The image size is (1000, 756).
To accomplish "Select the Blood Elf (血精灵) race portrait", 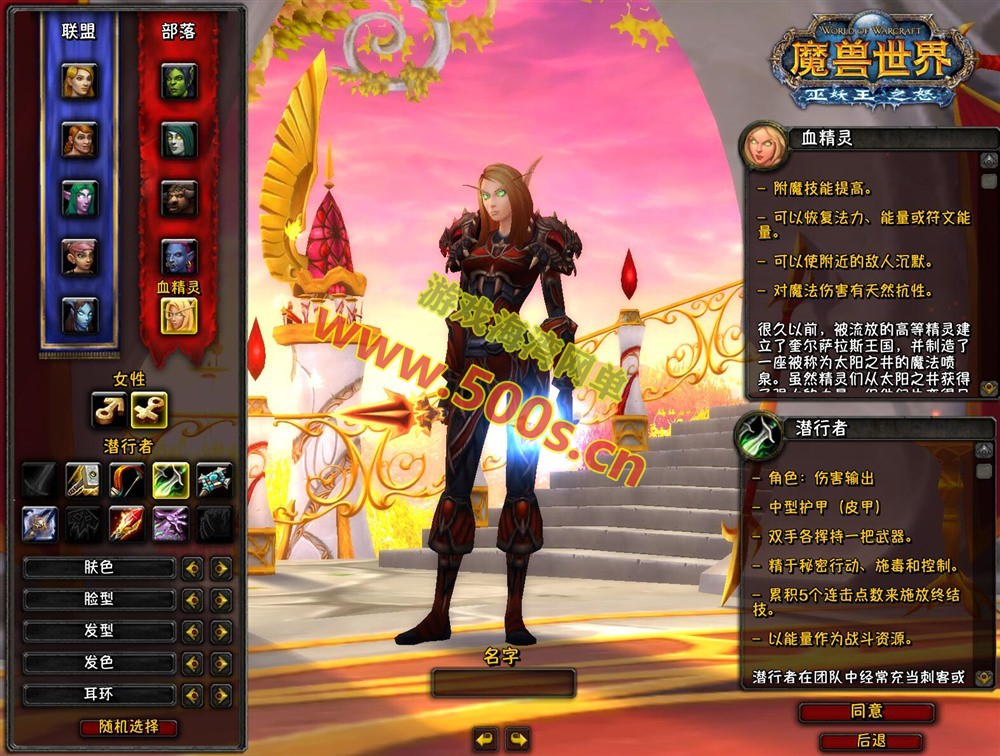I will click(x=179, y=316).
